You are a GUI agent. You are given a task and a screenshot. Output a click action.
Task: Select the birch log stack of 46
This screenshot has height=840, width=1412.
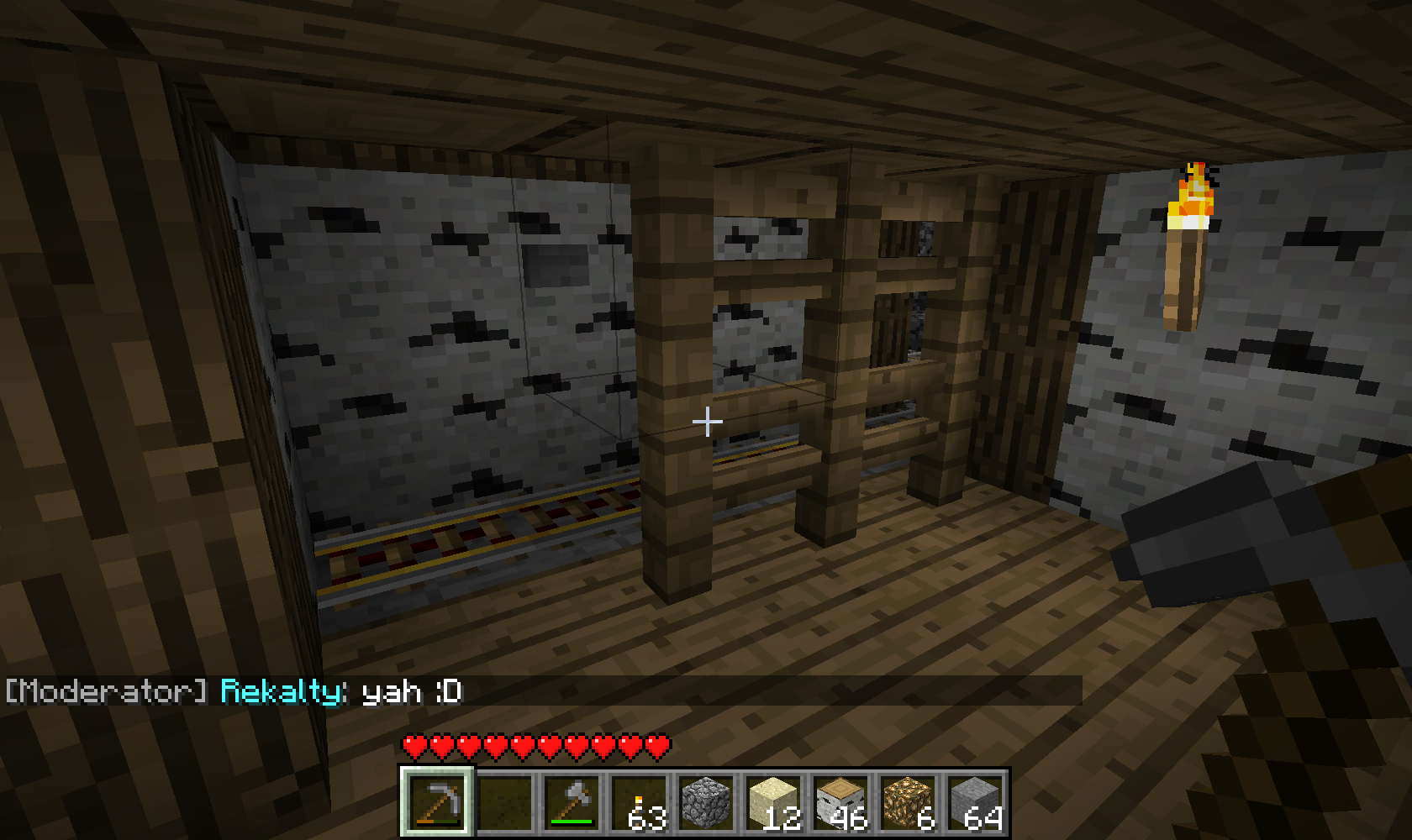(x=840, y=802)
